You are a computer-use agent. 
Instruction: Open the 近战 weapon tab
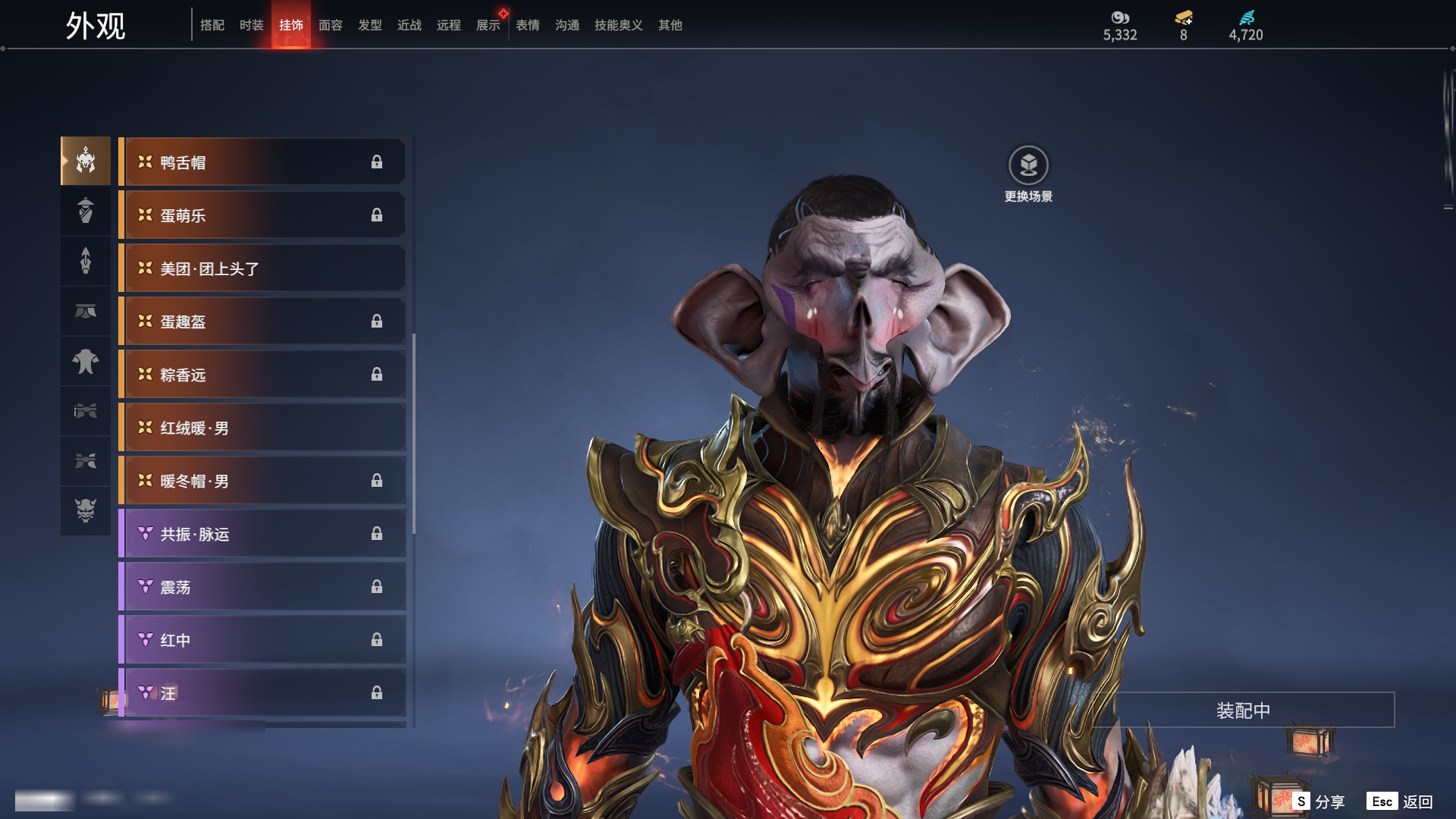409,25
